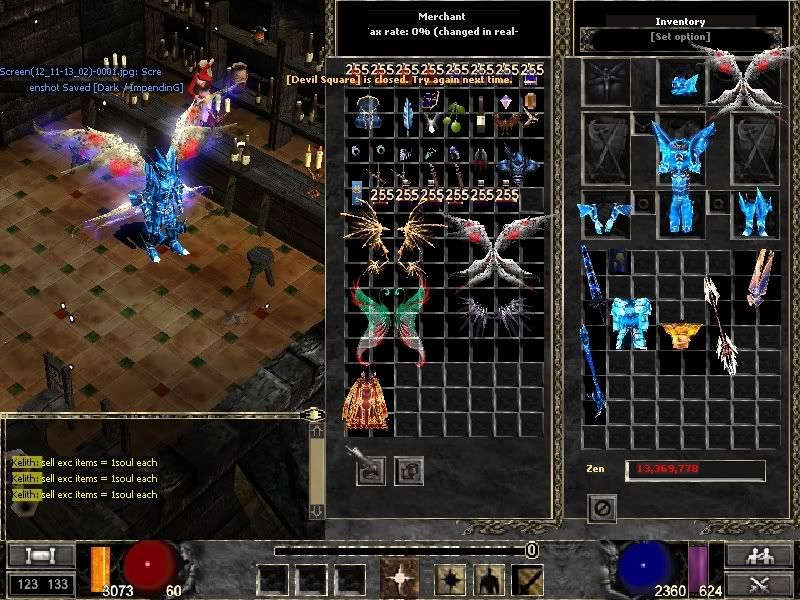Select the blue feather item in the shop

[x=407, y=118]
